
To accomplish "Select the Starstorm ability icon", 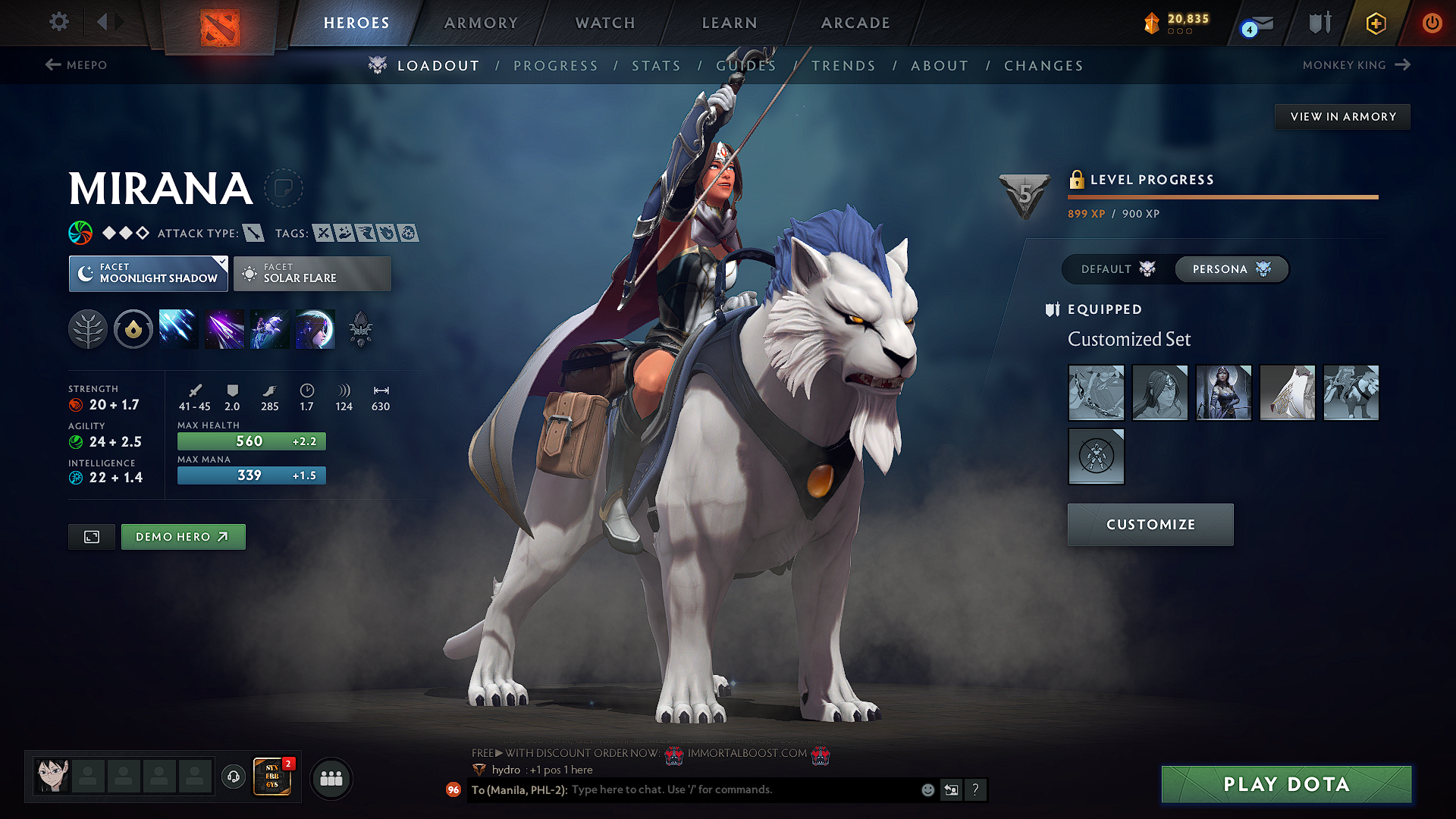I will (179, 328).
